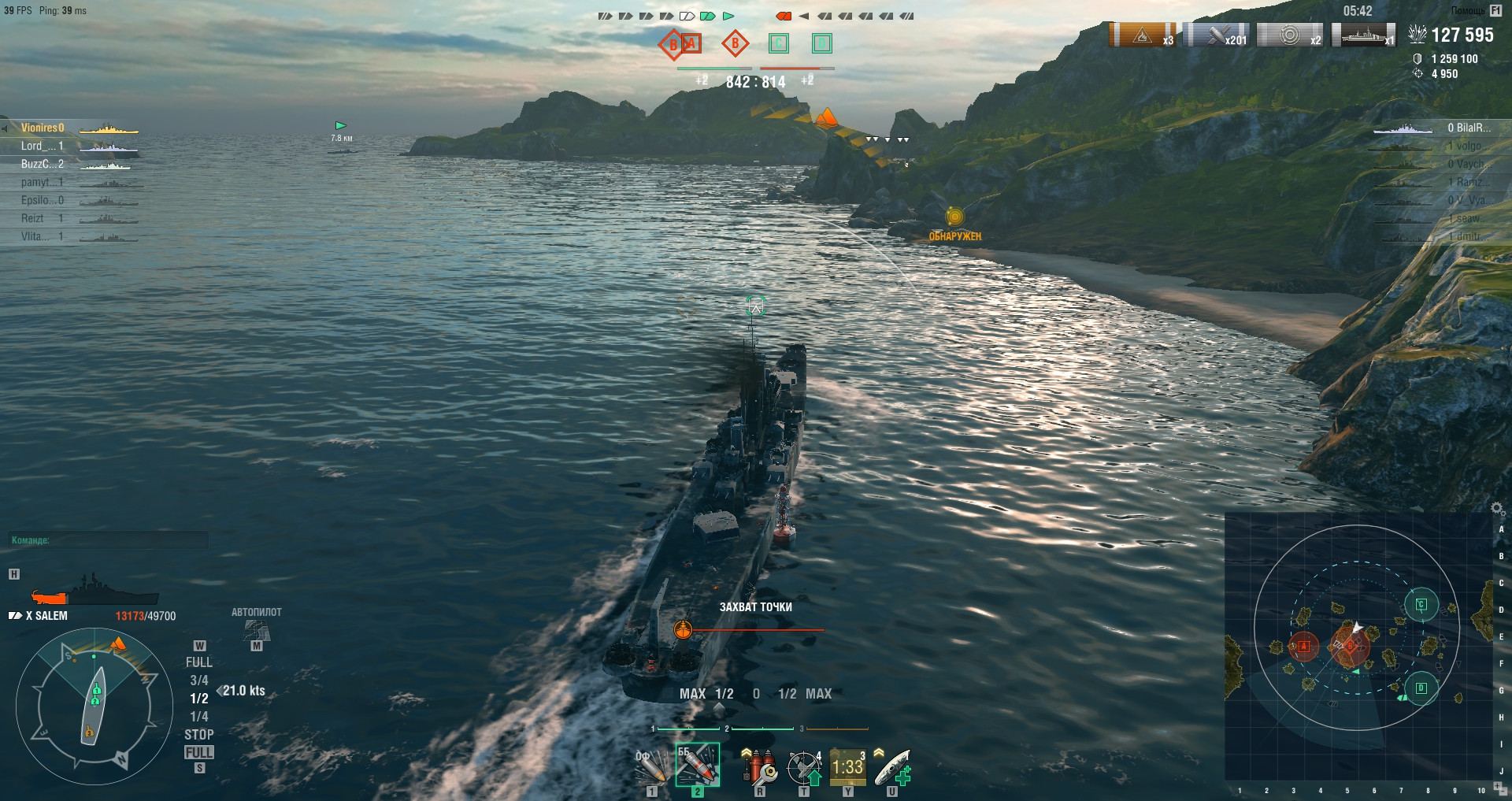Click the ribbon with x201 count
Image resolution: width=1512 pixels, height=801 pixels.
pyautogui.click(x=1217, y=35)
